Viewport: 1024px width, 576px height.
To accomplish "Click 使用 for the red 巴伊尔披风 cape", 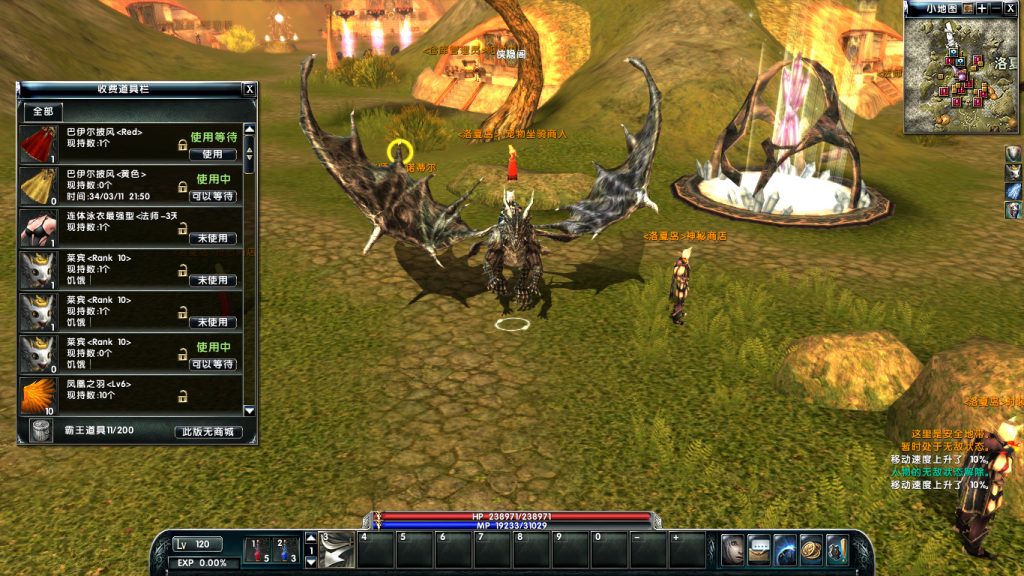I will coord(212,155).
